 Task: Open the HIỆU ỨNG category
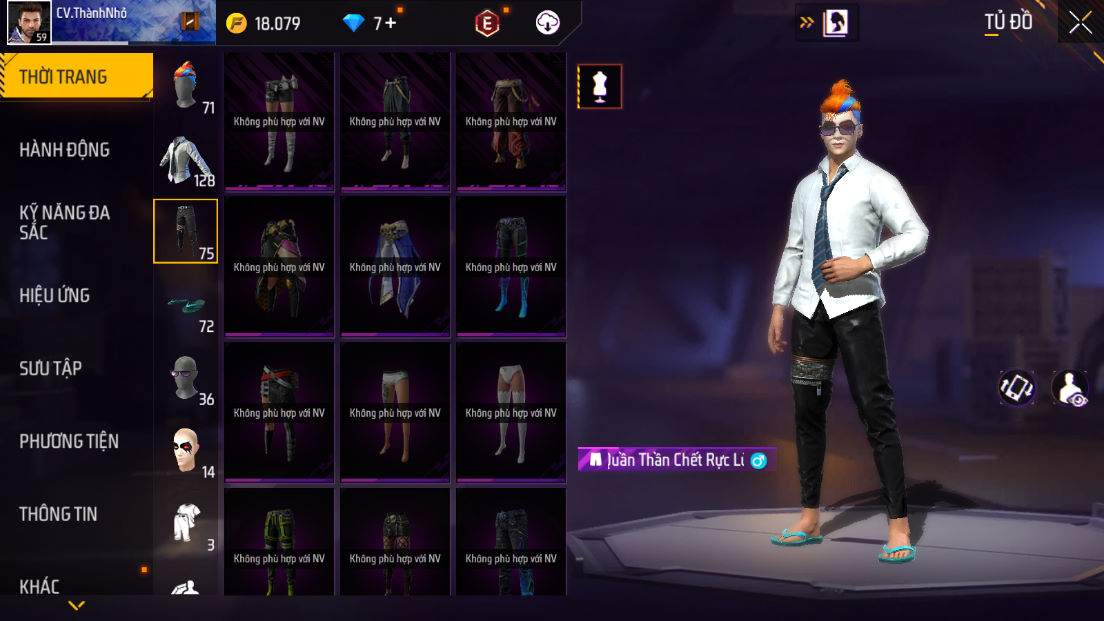tap(55, 295)
